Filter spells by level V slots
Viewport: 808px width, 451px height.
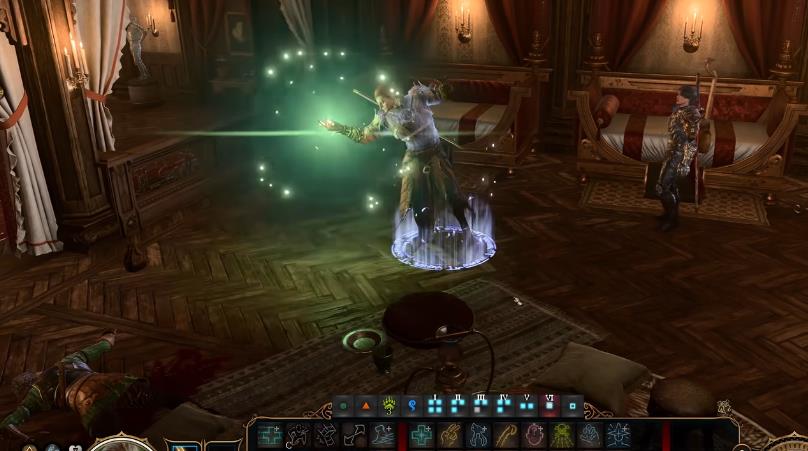click(528, 406)
